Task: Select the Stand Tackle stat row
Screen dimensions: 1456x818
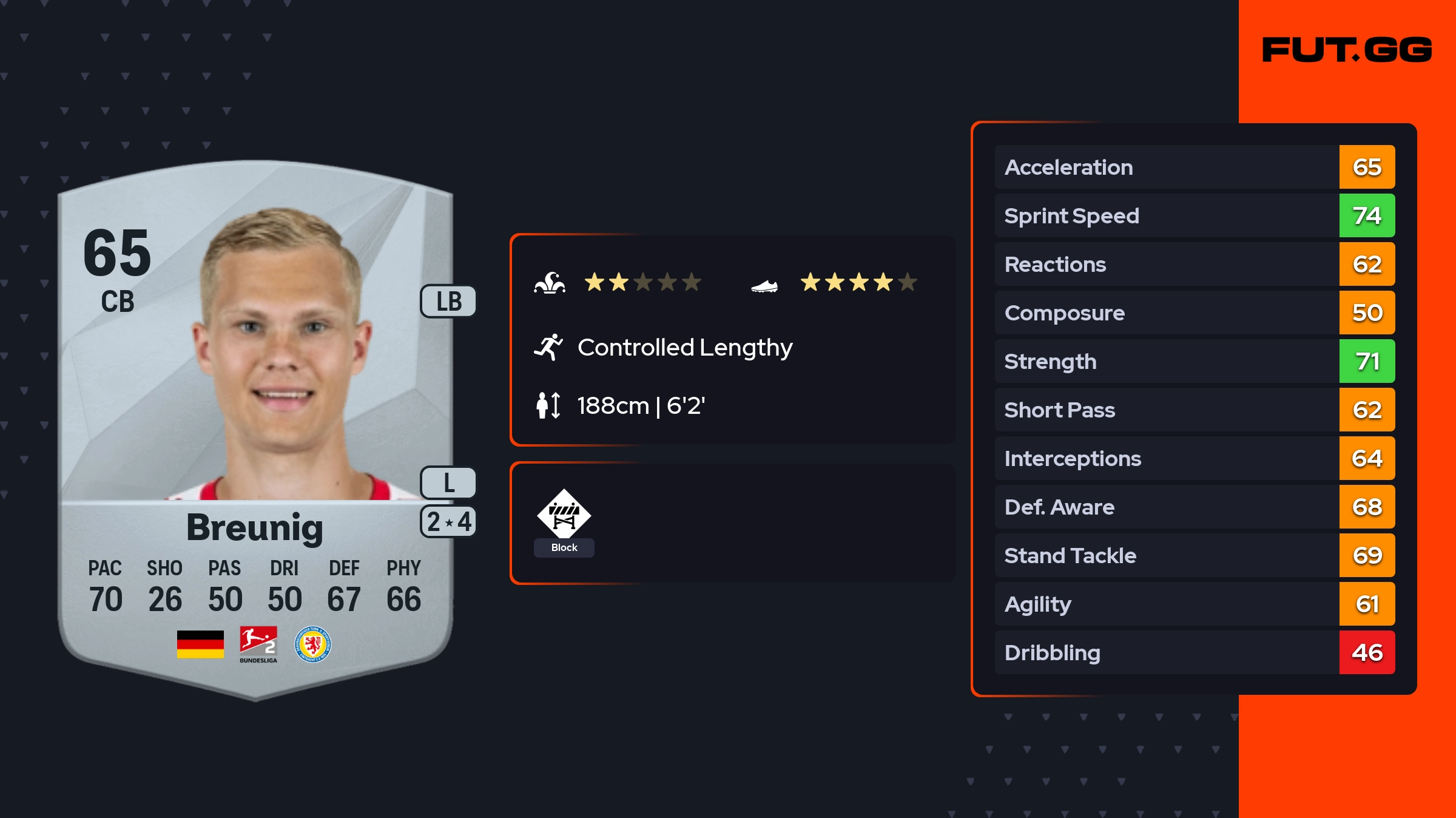Action: [1194, 556]
